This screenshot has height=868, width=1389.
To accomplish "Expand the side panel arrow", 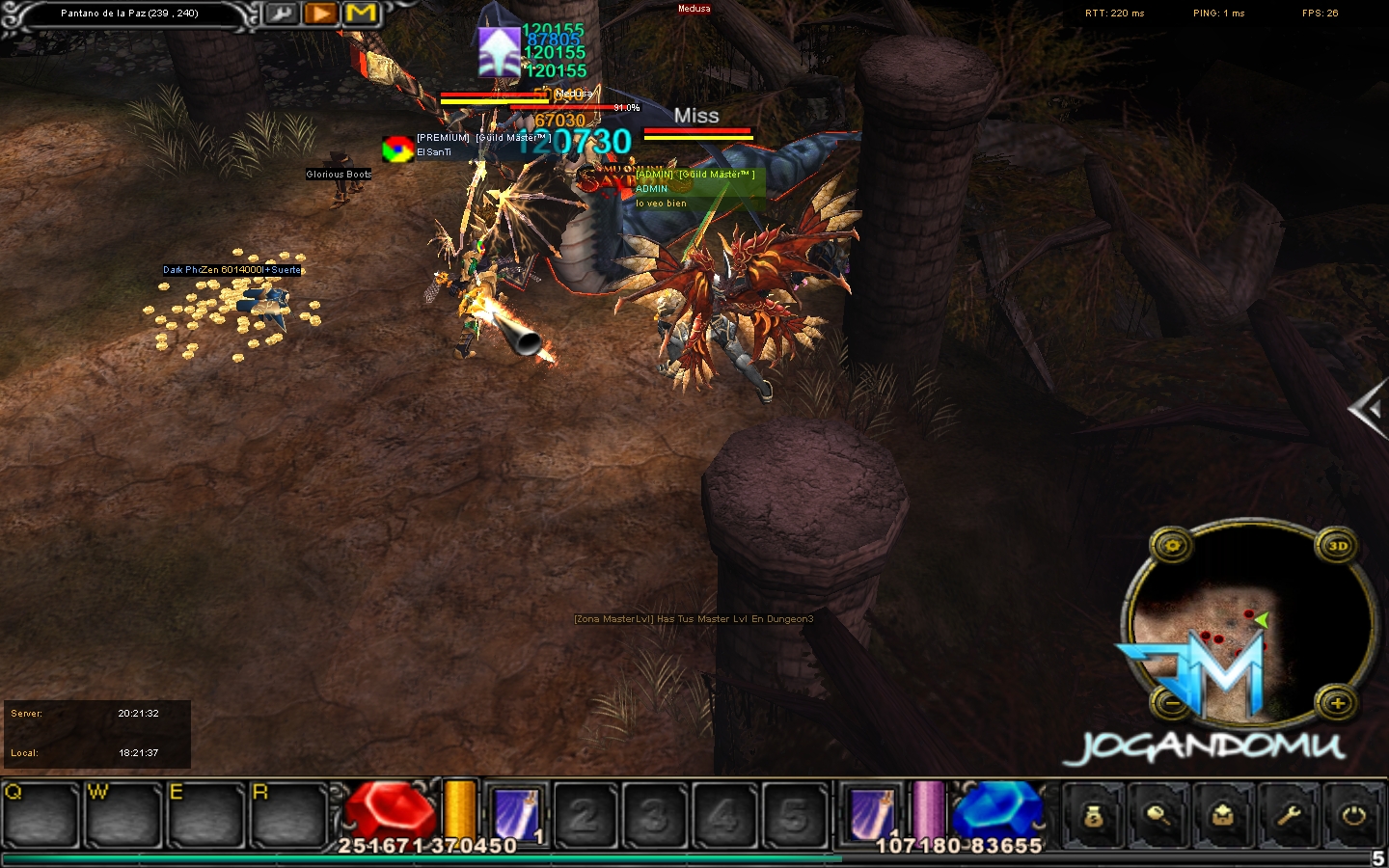I will point(1368,410).
